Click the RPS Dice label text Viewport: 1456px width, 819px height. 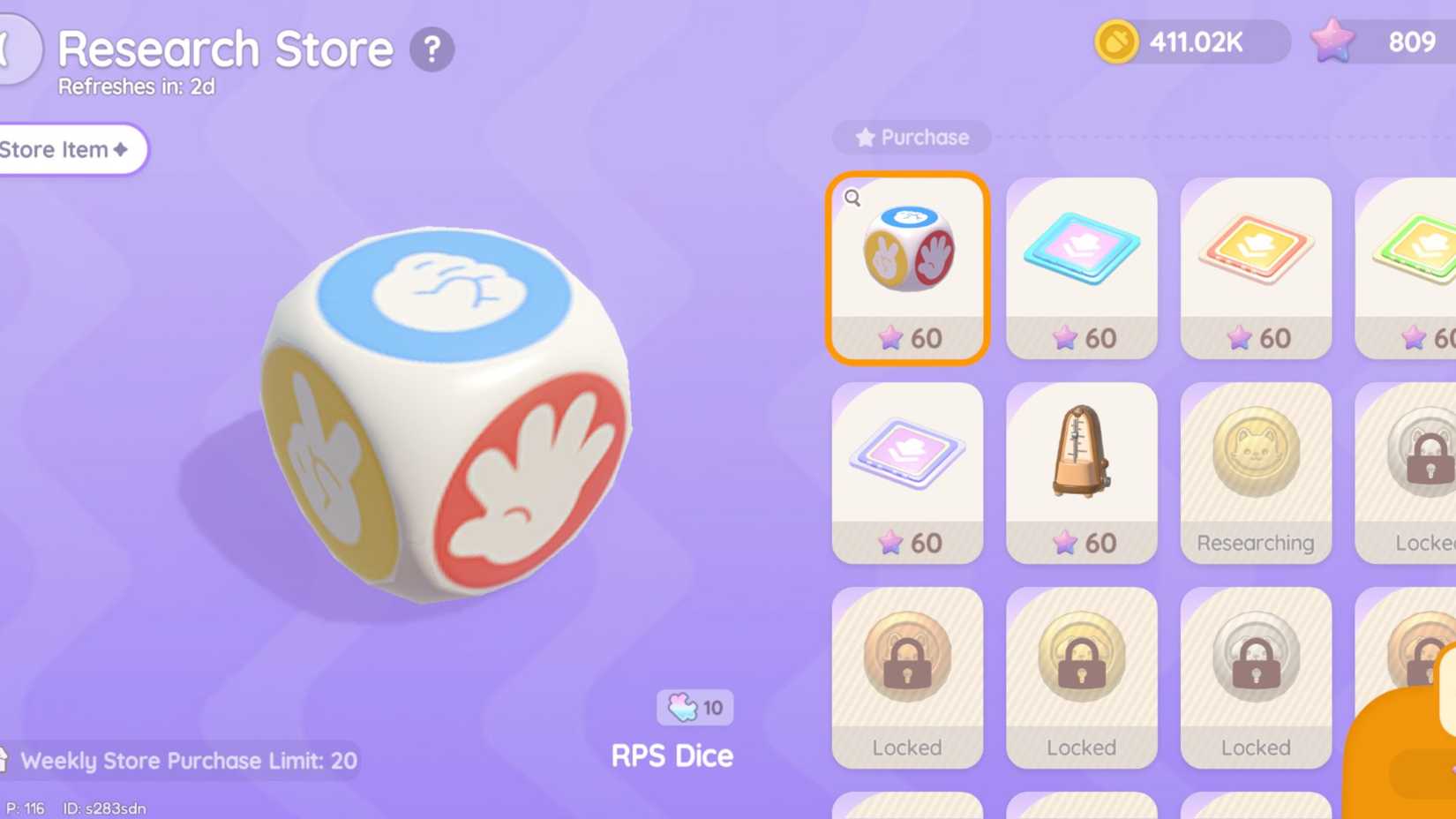(672, 755)
